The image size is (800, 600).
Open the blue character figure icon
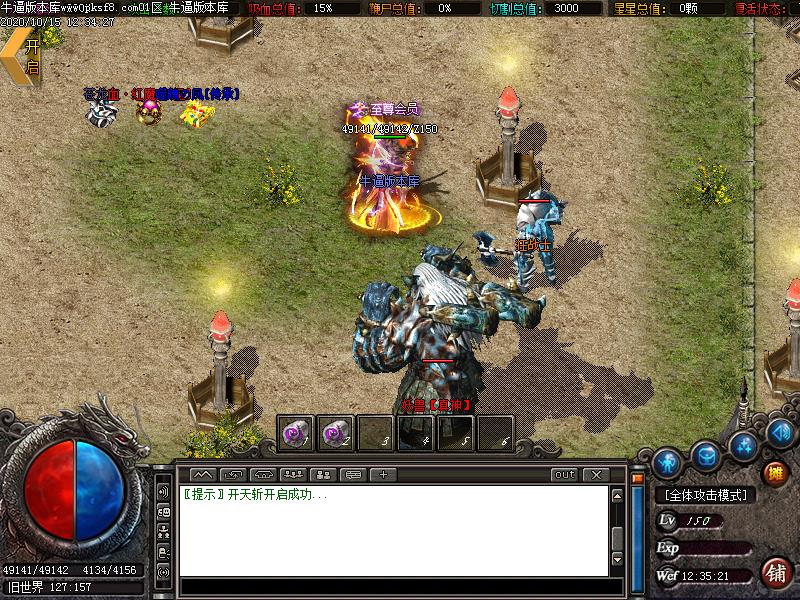667,462
